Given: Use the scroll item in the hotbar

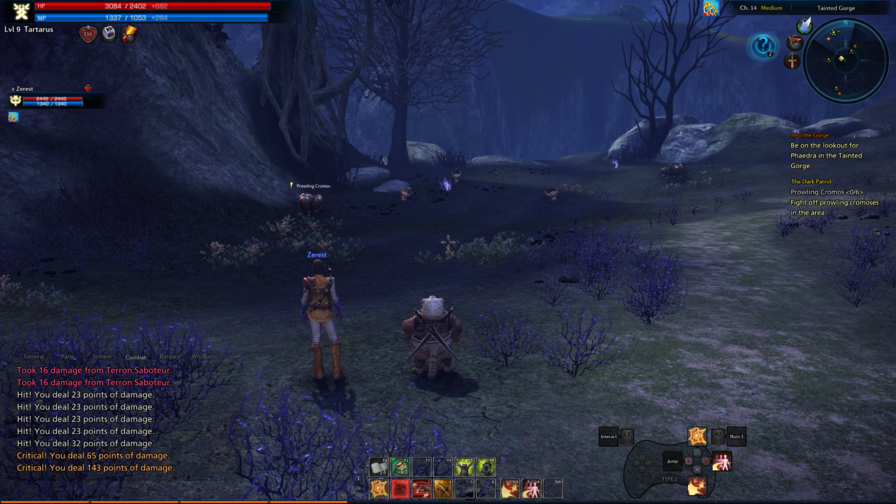Looking at the screenshot, I should (x=379, y=467).
